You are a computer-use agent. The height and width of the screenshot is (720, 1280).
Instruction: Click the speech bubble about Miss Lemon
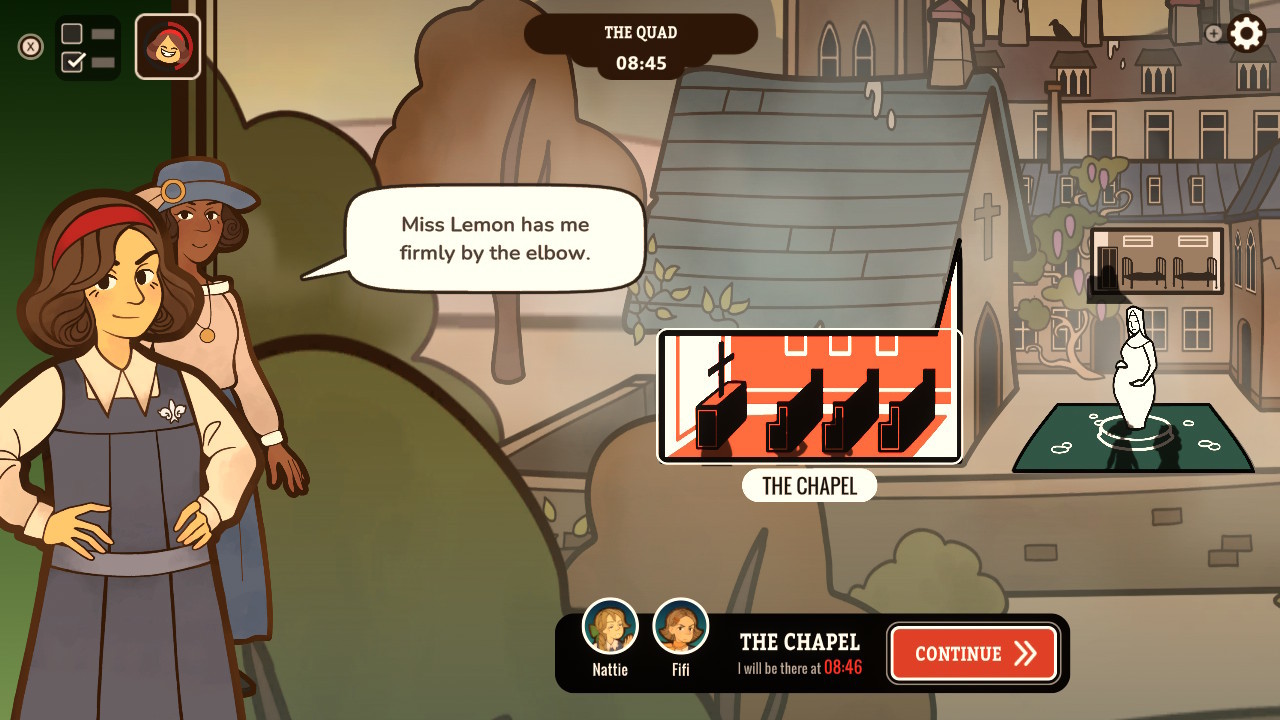[x=494, y=238]
